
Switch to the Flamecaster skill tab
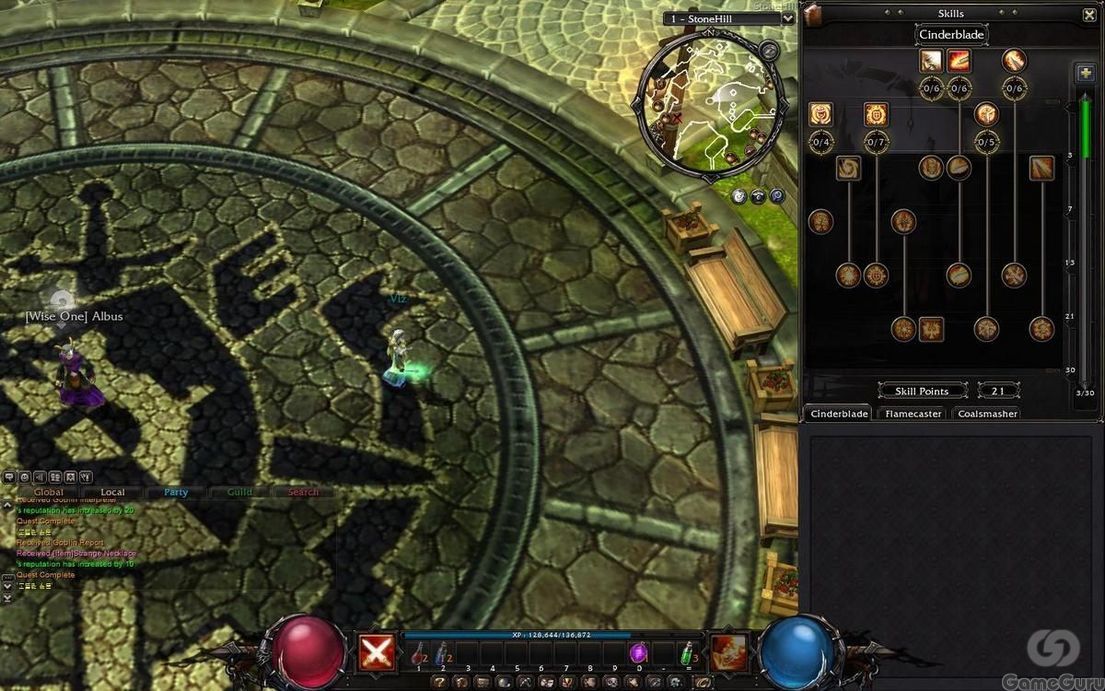click(913, 413)
